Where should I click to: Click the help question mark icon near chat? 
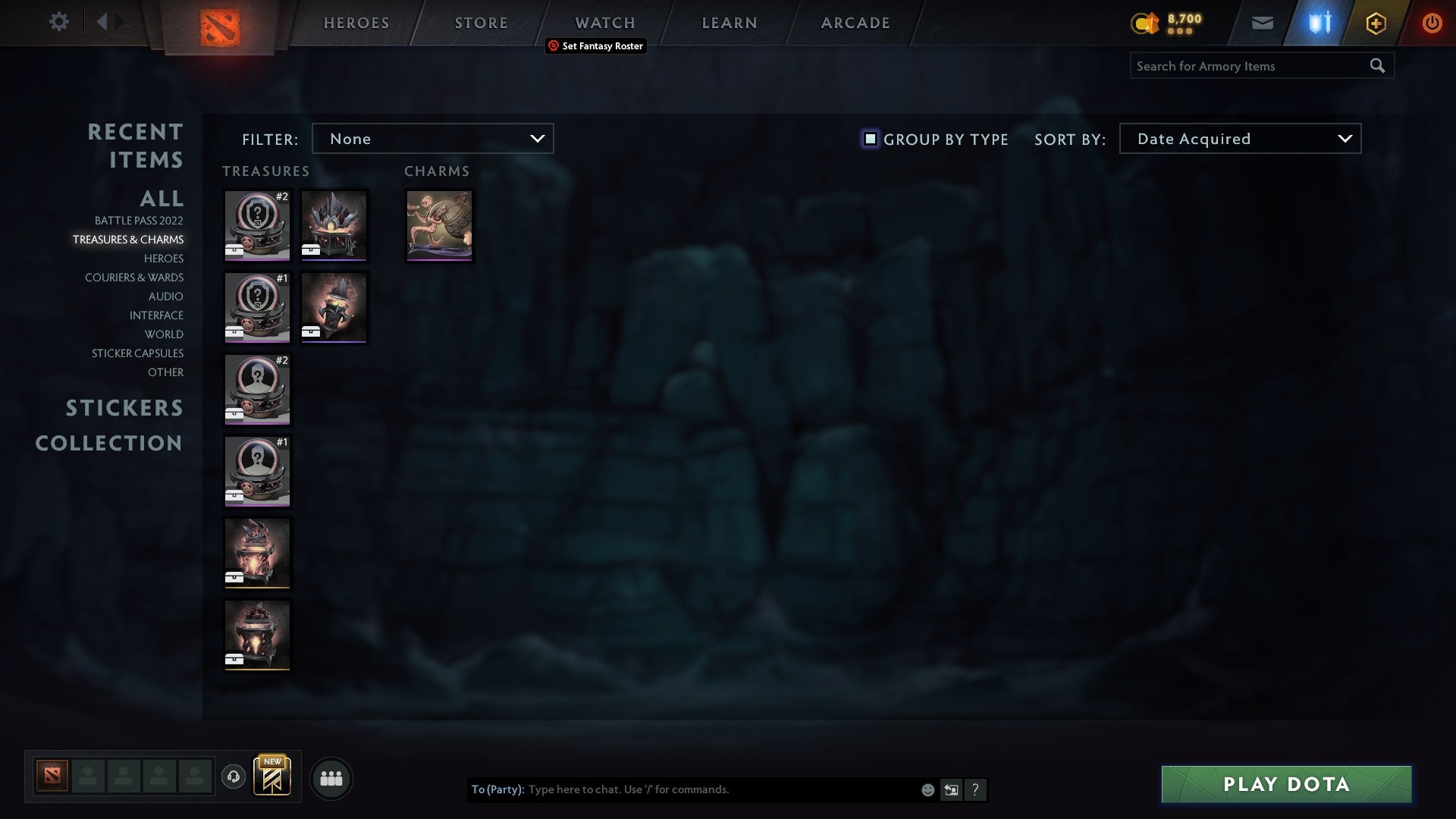(976, 789)
